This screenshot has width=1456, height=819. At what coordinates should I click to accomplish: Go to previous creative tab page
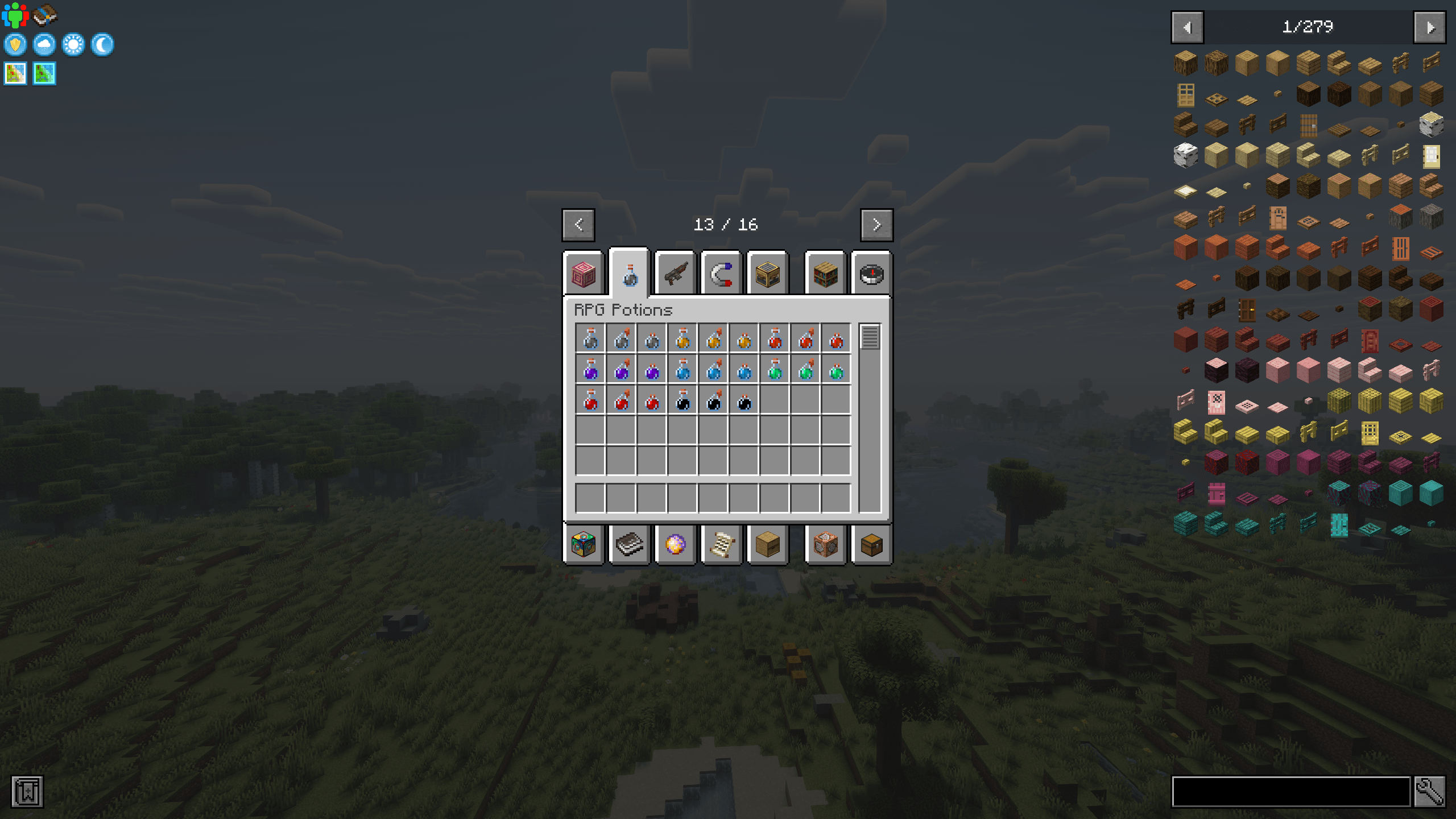tap(578, 224)
